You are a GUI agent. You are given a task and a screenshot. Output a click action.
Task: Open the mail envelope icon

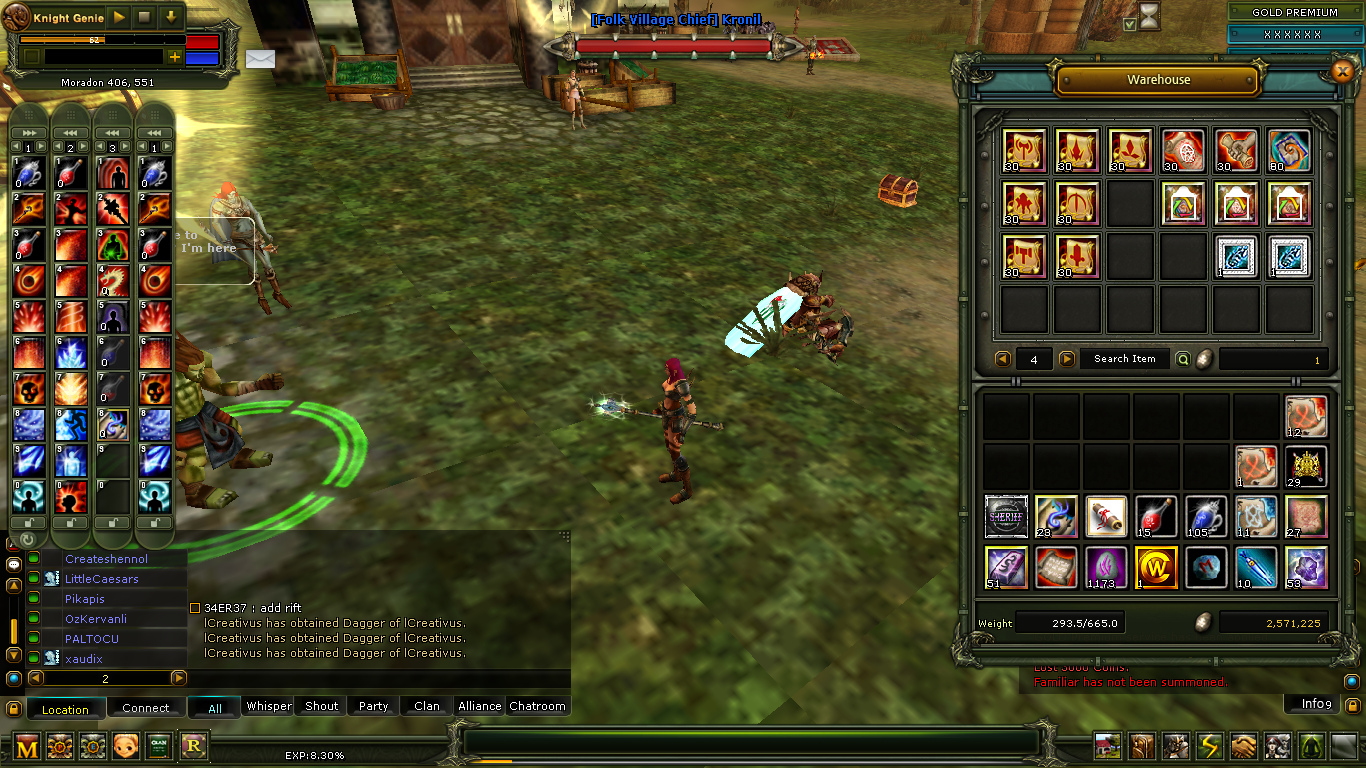point(260,58)
